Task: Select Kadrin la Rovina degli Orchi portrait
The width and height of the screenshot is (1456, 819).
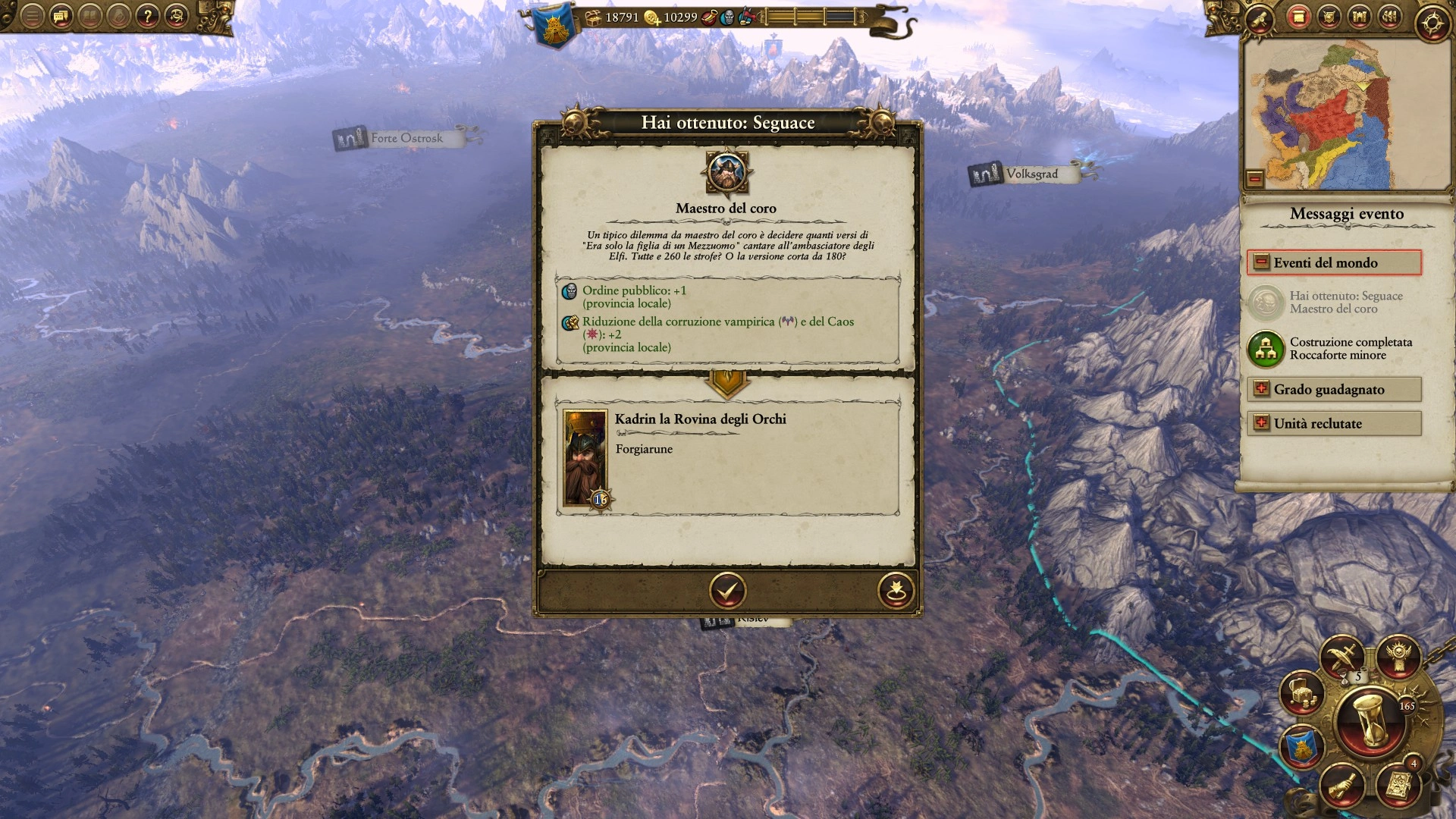Action: (x=585, y=458)
